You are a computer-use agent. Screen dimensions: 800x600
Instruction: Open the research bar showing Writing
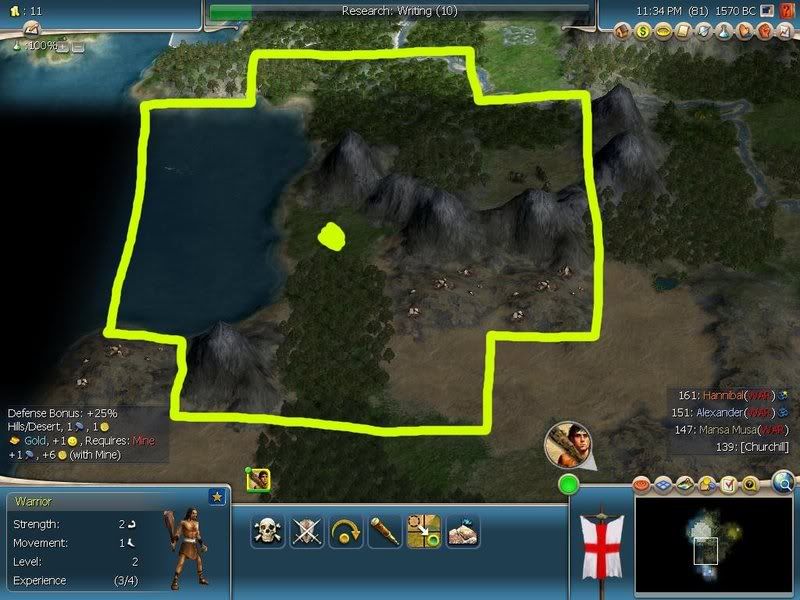point(400,11)
